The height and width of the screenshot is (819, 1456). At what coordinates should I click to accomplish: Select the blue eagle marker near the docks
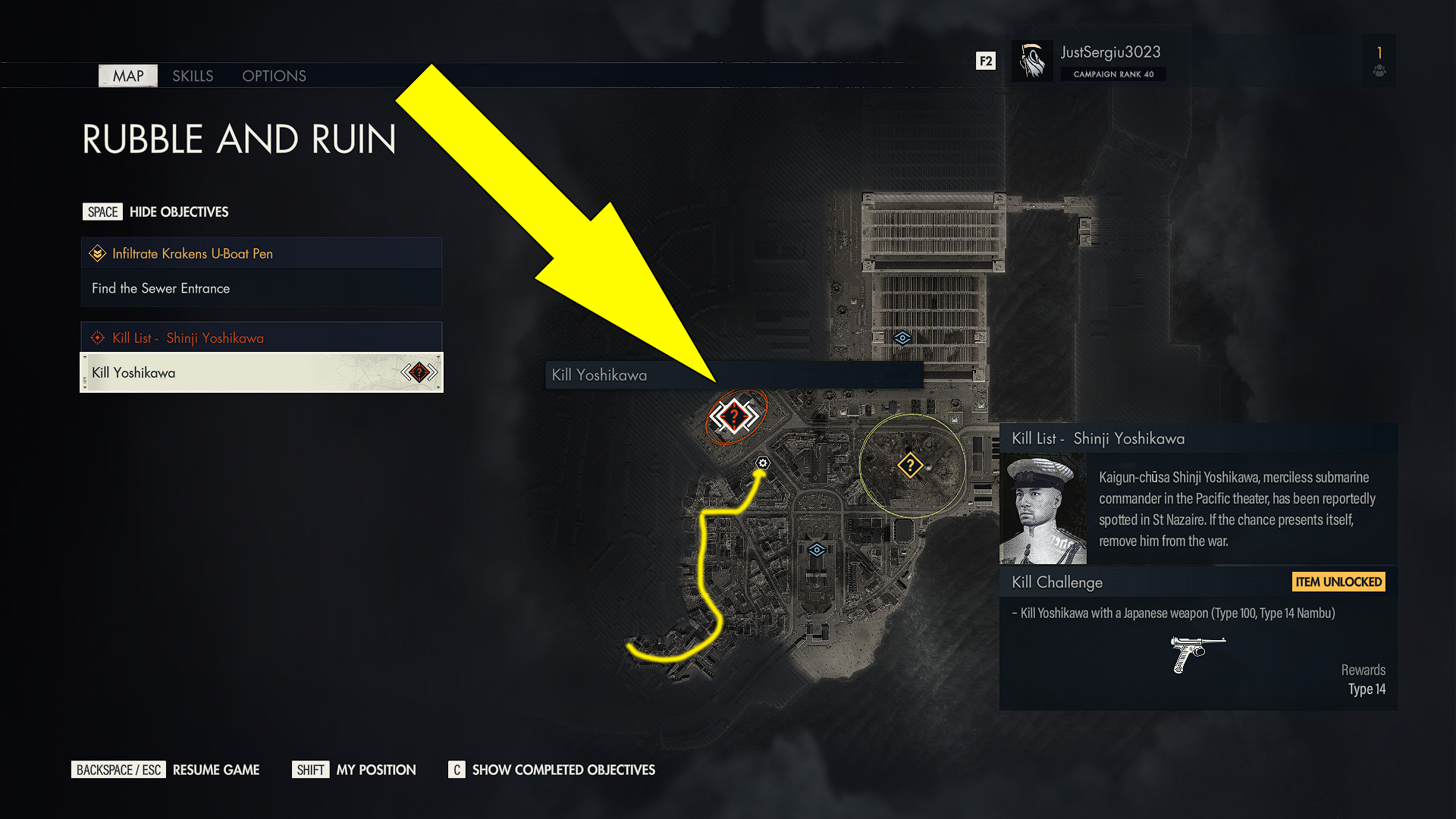click(902, 339)
